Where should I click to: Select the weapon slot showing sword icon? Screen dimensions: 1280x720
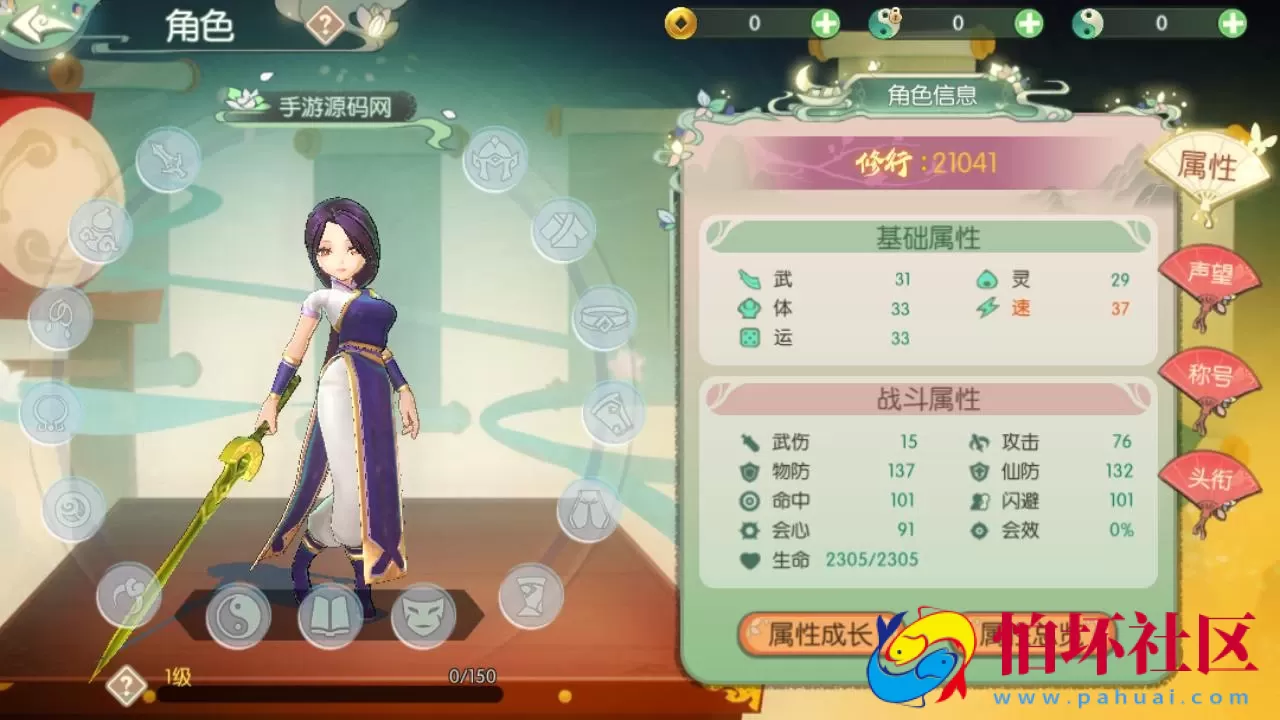coord(168,160)
